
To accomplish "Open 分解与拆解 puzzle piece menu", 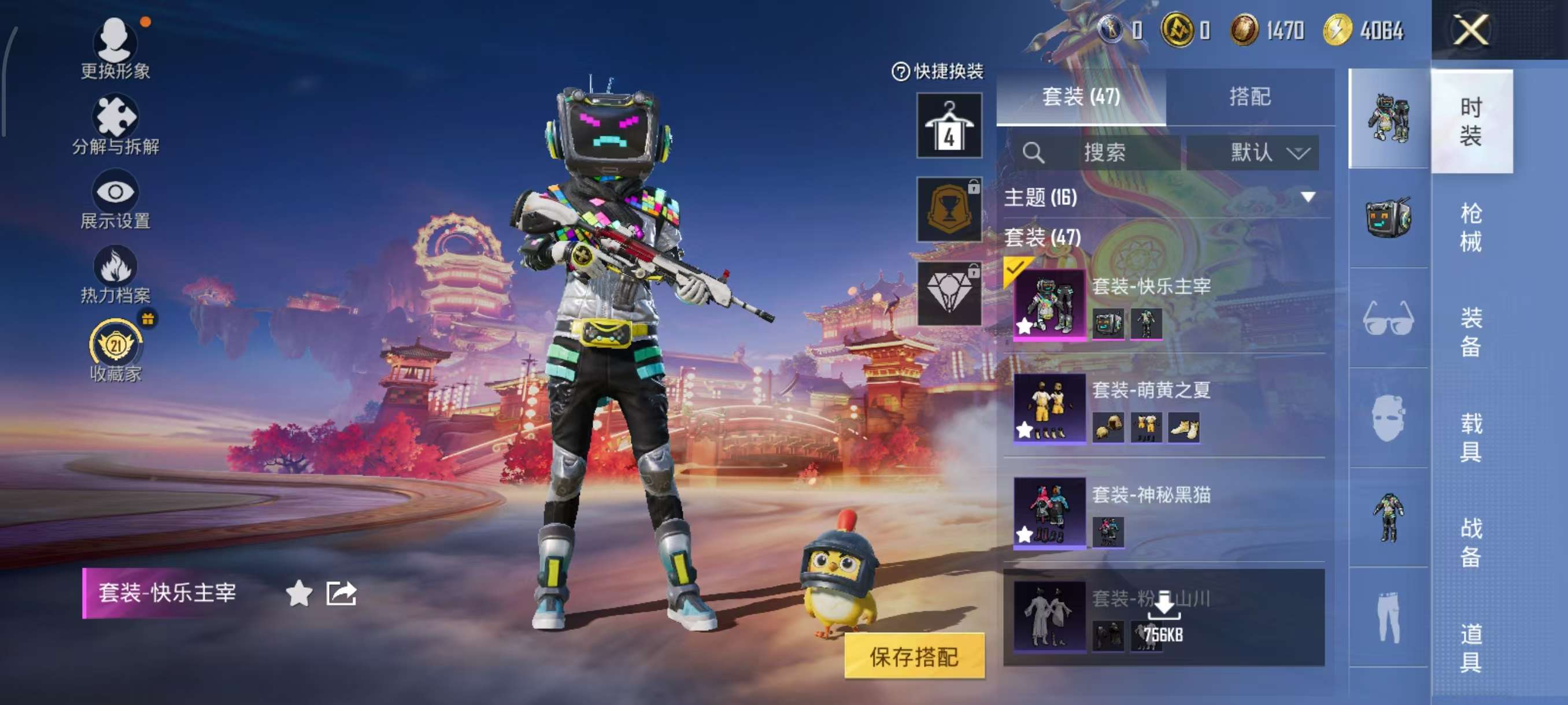I will click(x=115, y=124).
